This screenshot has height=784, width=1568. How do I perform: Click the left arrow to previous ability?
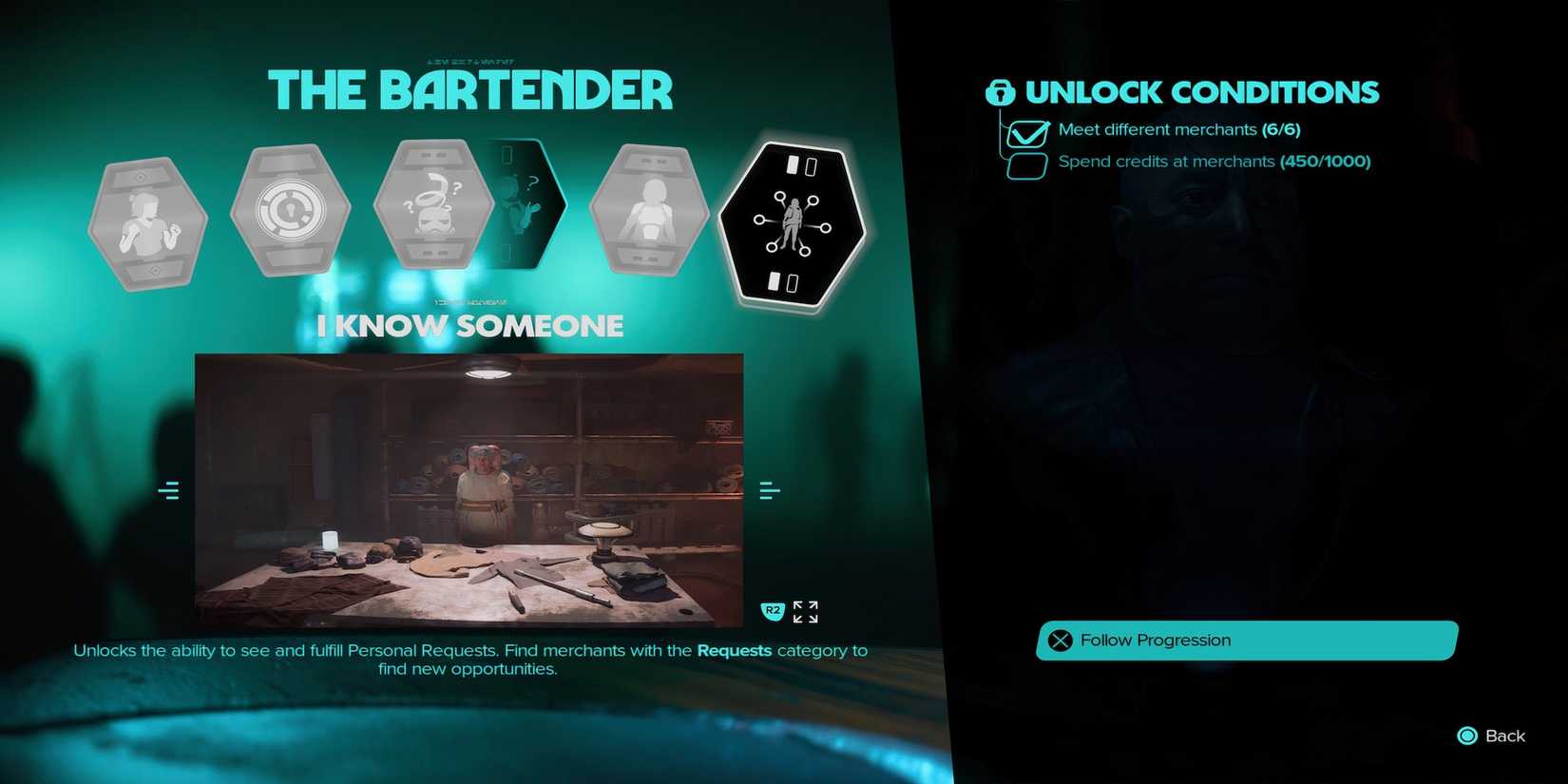(x=168, y=490)
